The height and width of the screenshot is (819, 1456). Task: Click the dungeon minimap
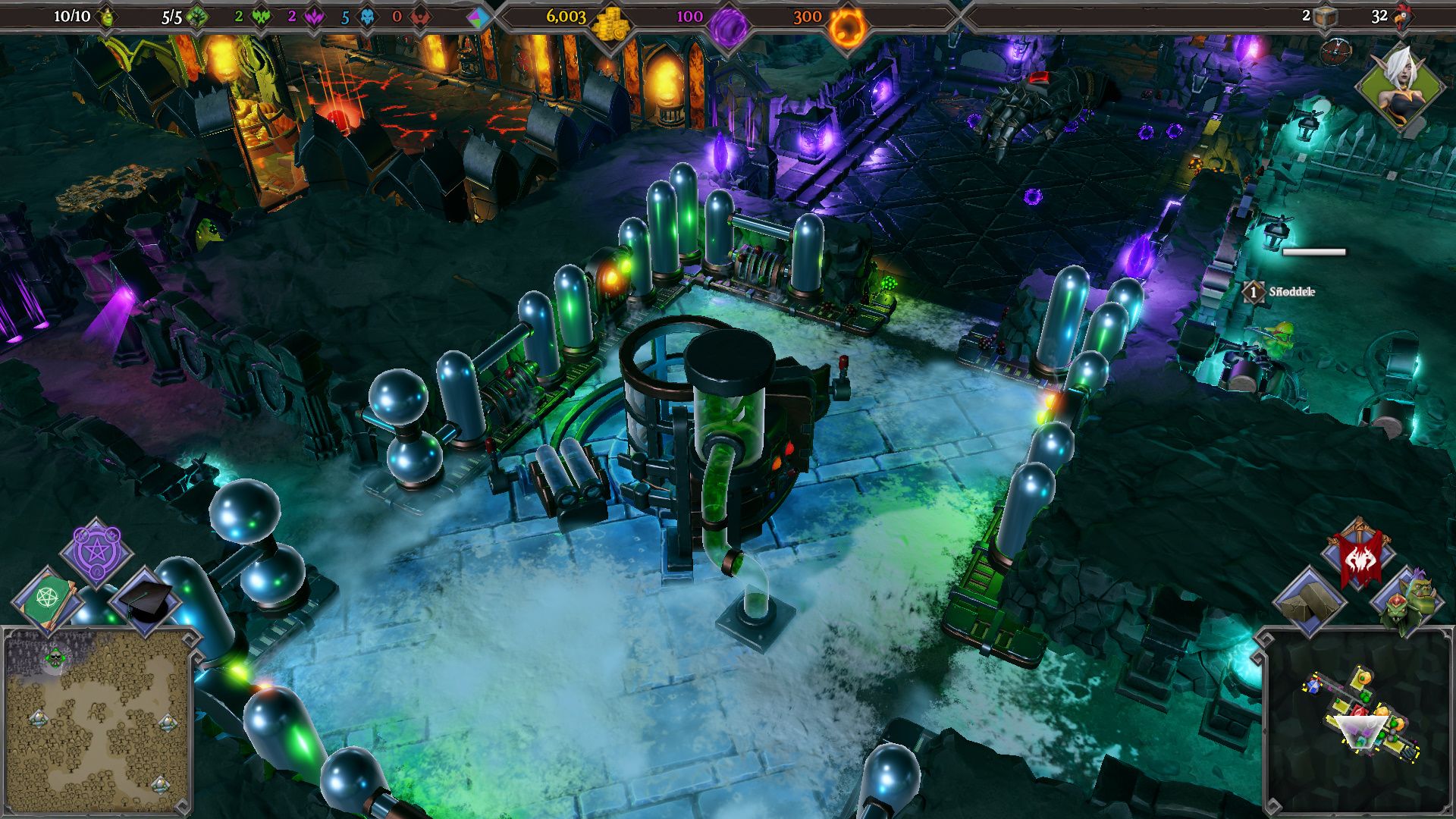pyautogui.click(x=1357, y=720)
